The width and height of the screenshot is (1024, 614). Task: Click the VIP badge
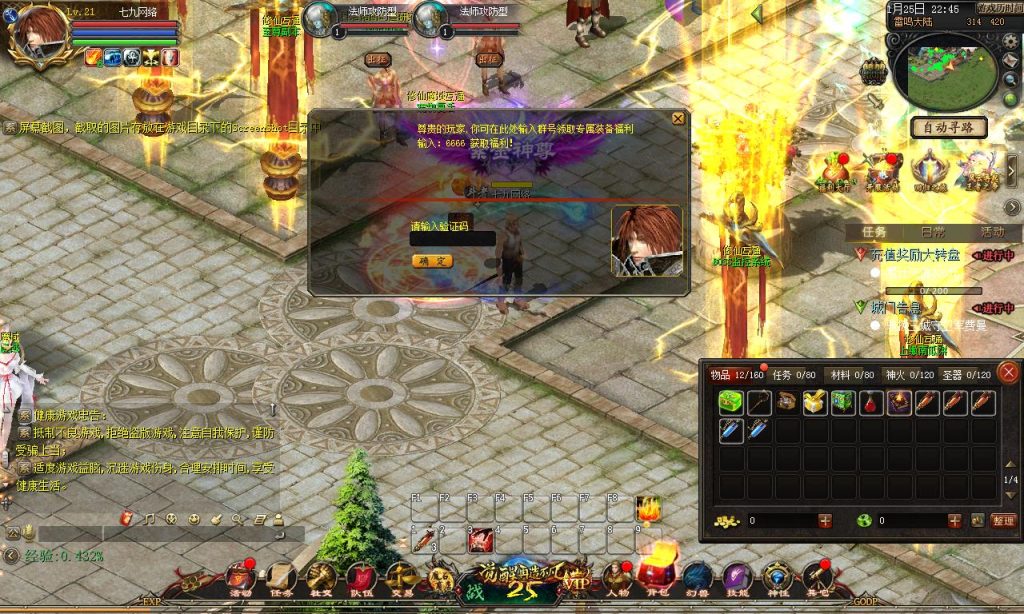tap(577, 578)
